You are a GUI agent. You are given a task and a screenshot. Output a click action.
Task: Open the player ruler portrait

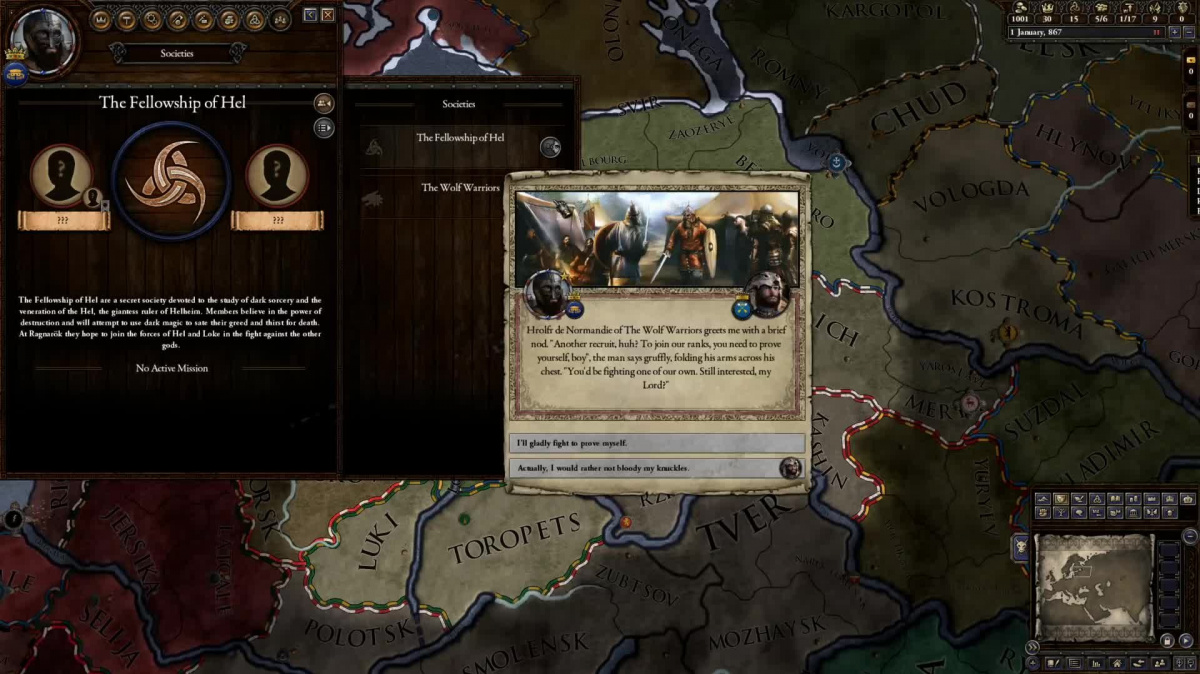click(x=42, y=40)
